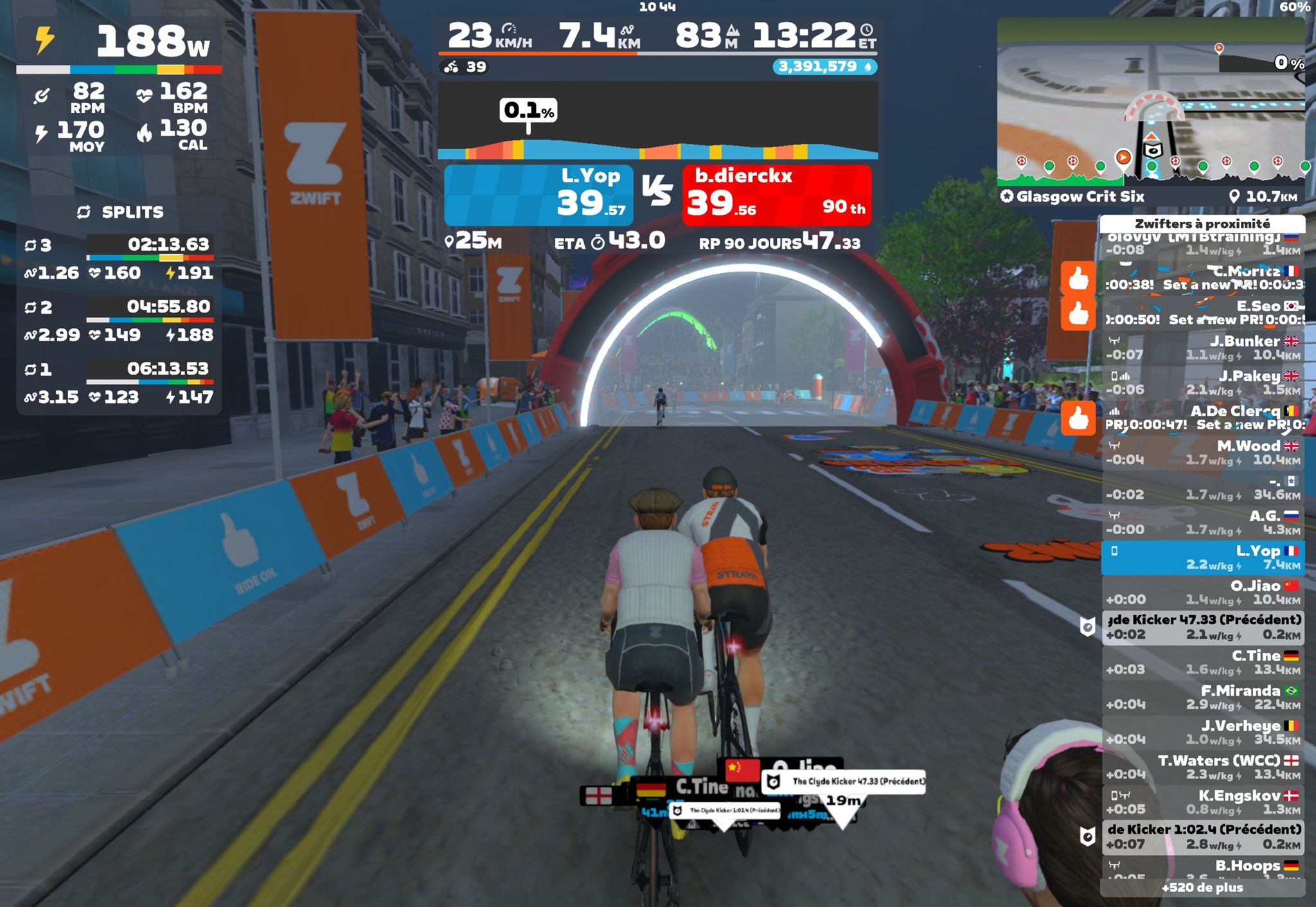Select own L.Yop highlighted row
Screen dimensions: 1316x907
[x=1202, y=558]
